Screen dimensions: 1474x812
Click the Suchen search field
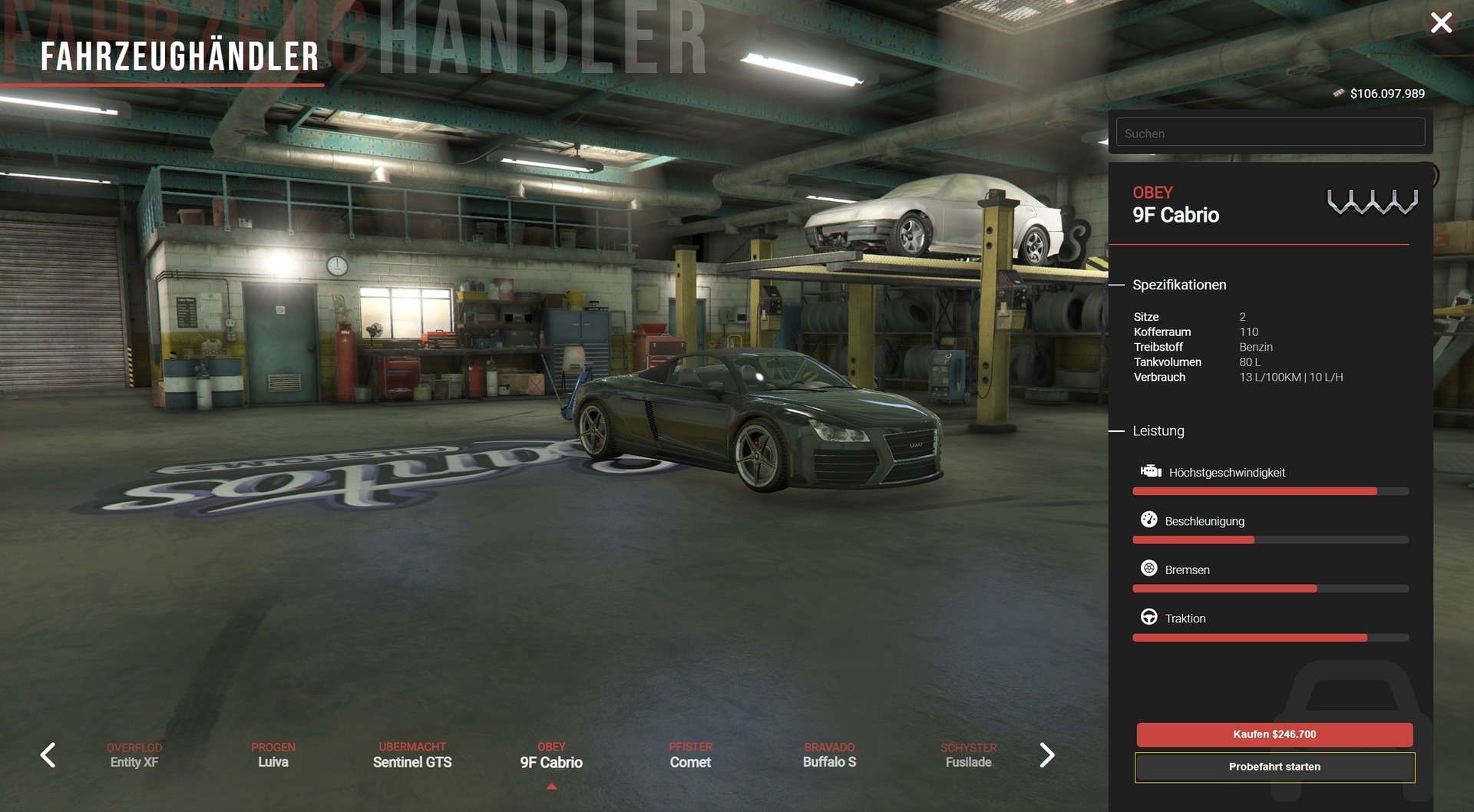pos(1270,133)
